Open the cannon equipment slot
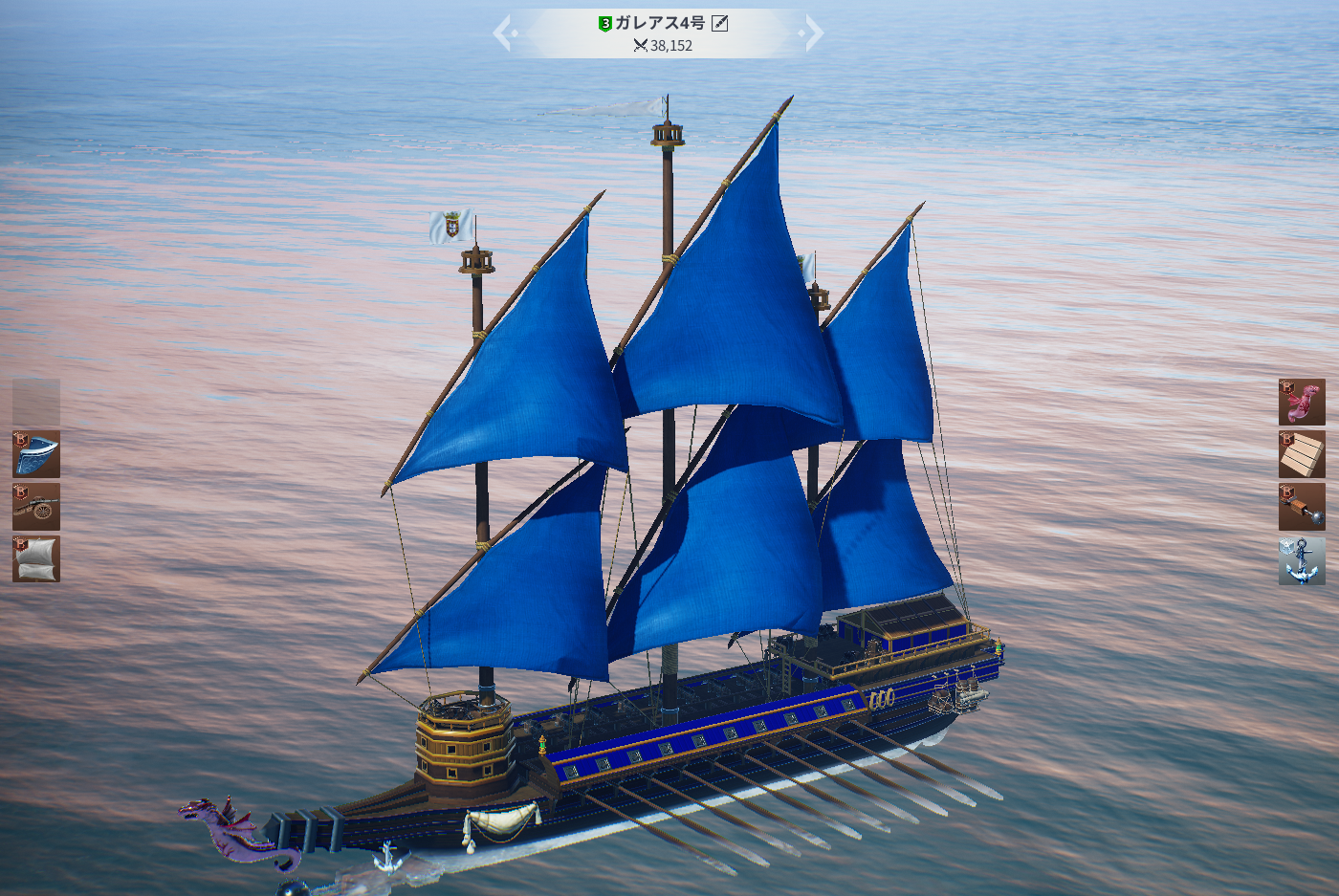Image resolution: width=1339 pixels, height=896 pixels. 36,507
